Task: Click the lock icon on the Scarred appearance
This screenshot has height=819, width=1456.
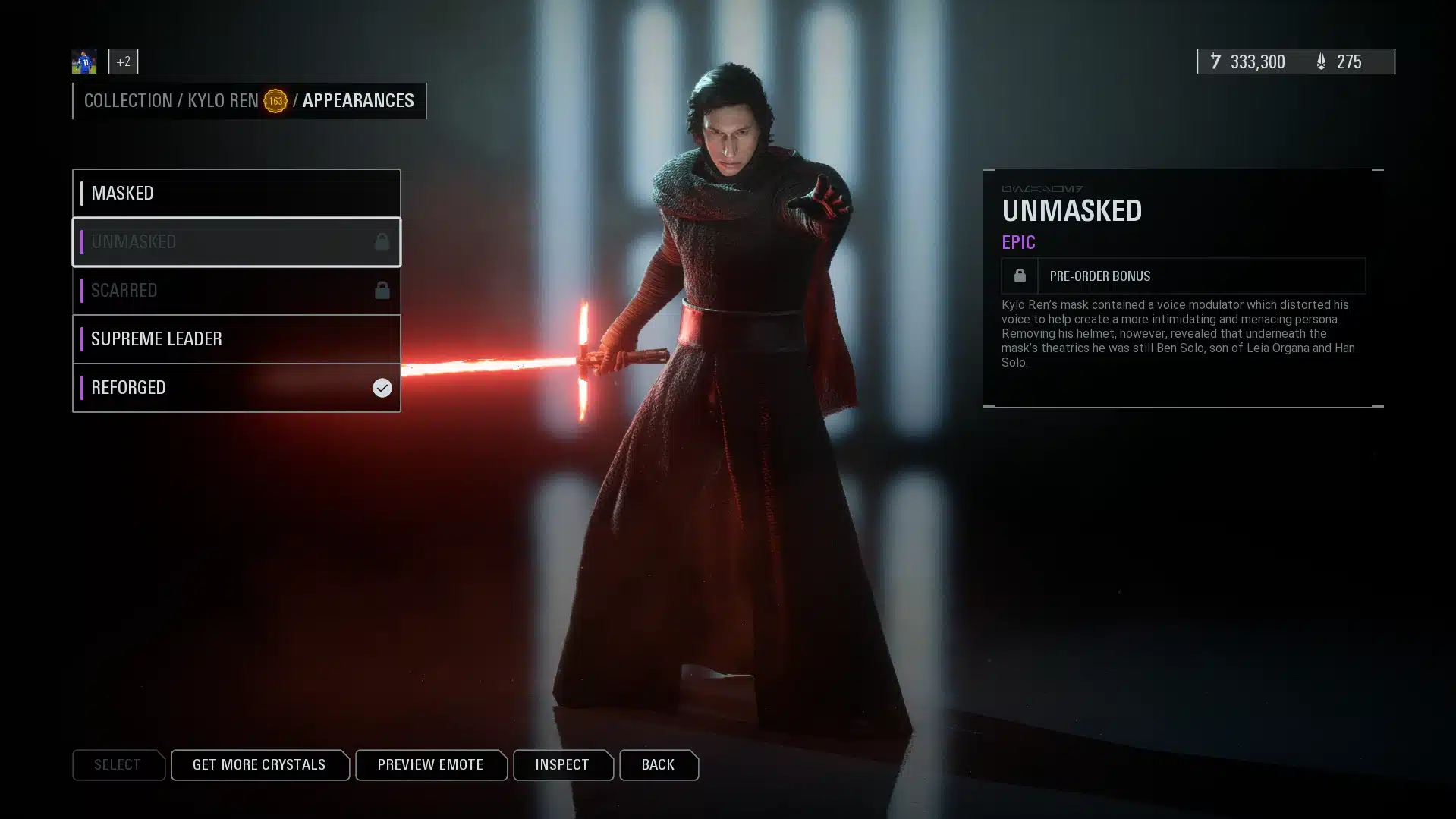Action: point(380,290)
